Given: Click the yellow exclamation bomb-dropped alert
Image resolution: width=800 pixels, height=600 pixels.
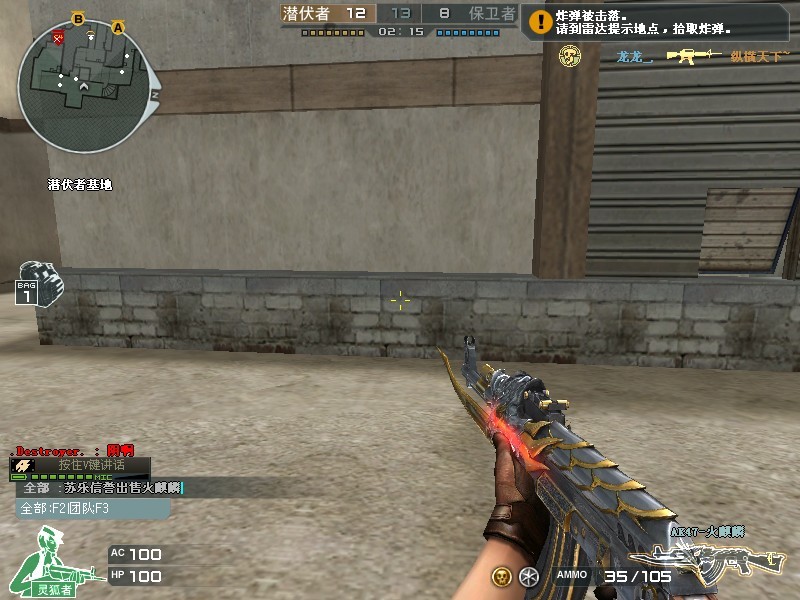Looking at the screenshot, I should 540,20.
